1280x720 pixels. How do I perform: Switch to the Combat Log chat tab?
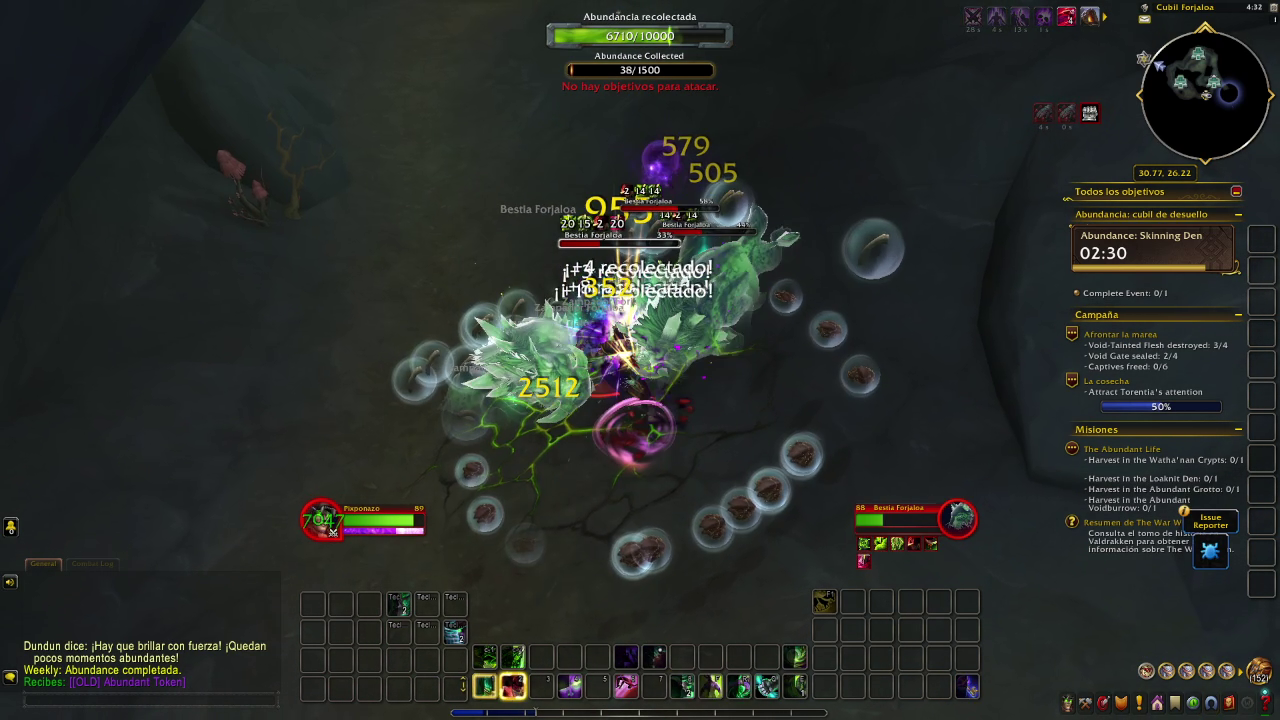click(x=92, y=564)
